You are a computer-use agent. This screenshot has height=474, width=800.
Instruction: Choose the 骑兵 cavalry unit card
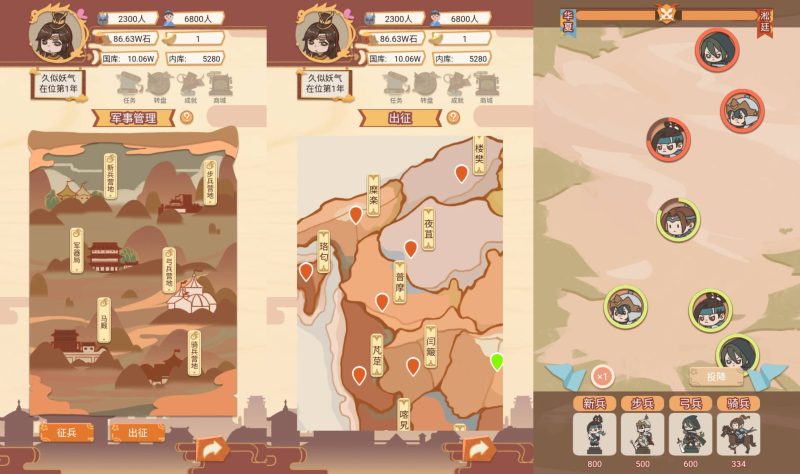pyautogui.click(x=737, y=430)
